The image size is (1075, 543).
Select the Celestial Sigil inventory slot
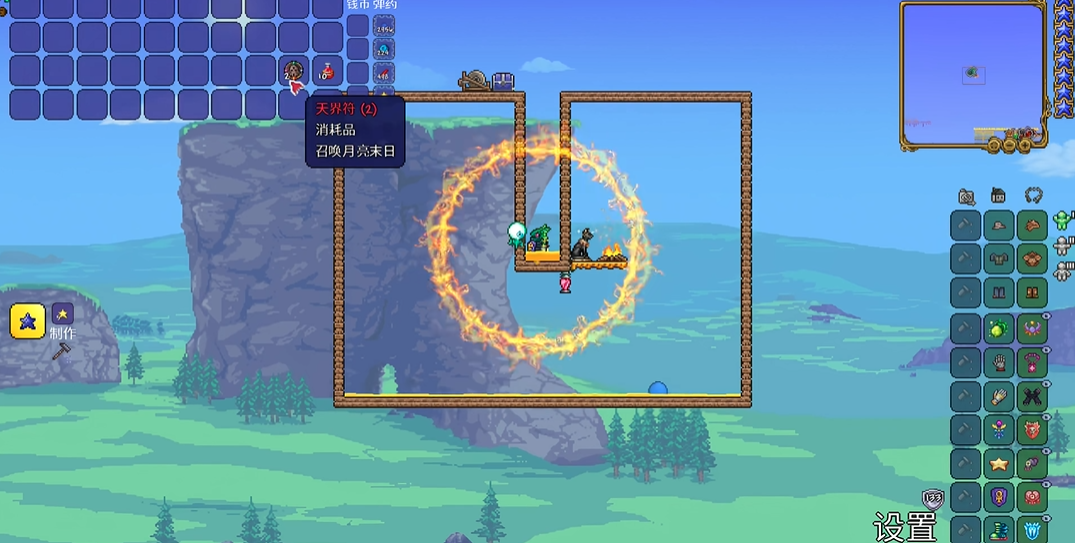point(293,71)
